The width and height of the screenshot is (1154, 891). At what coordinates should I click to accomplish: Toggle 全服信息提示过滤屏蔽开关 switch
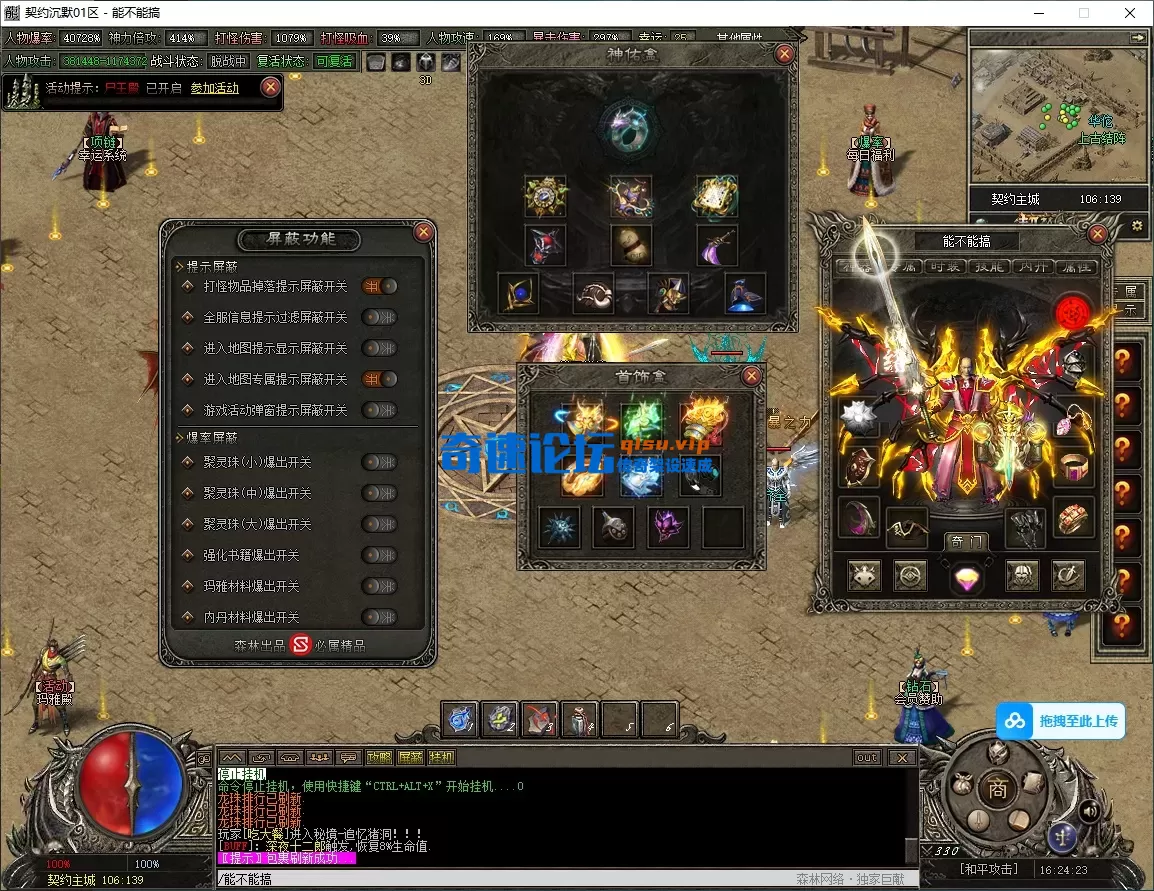tap(379, 317)
